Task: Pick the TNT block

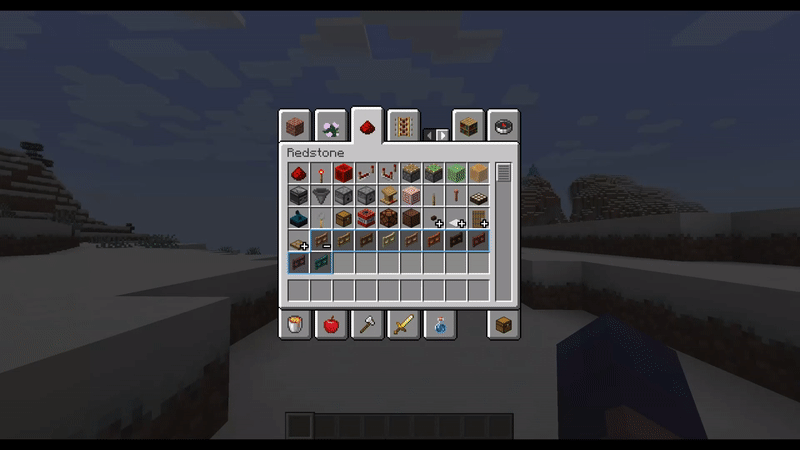Action: (366, 217)
